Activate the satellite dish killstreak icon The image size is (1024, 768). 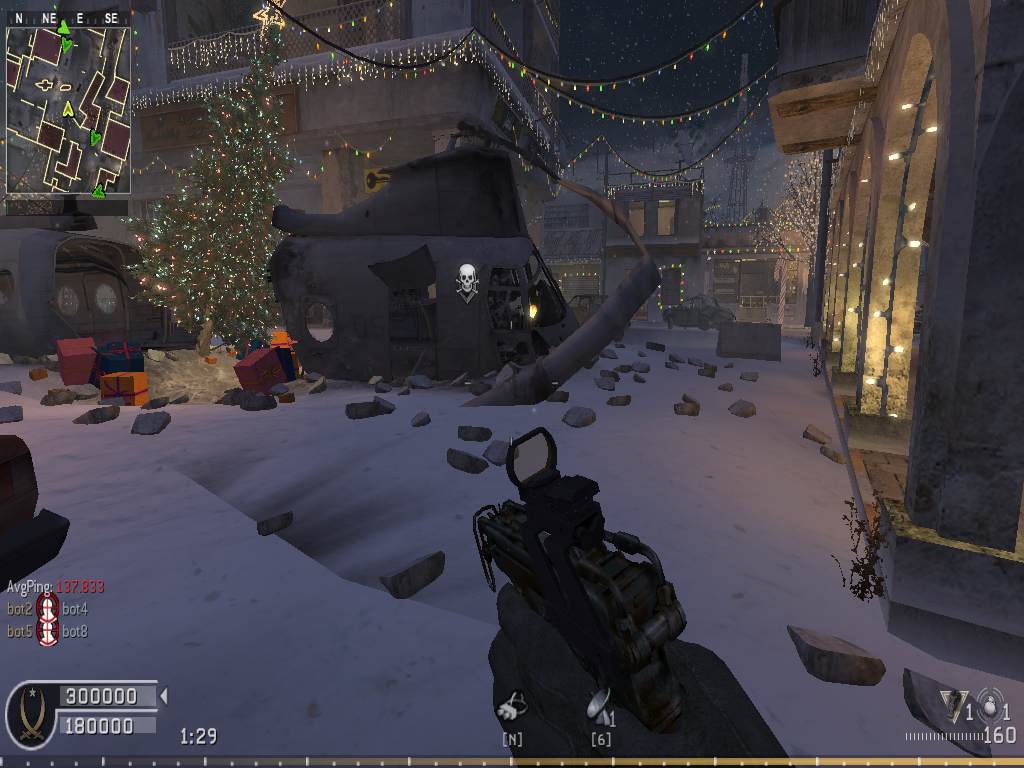(x=599, y=703)
